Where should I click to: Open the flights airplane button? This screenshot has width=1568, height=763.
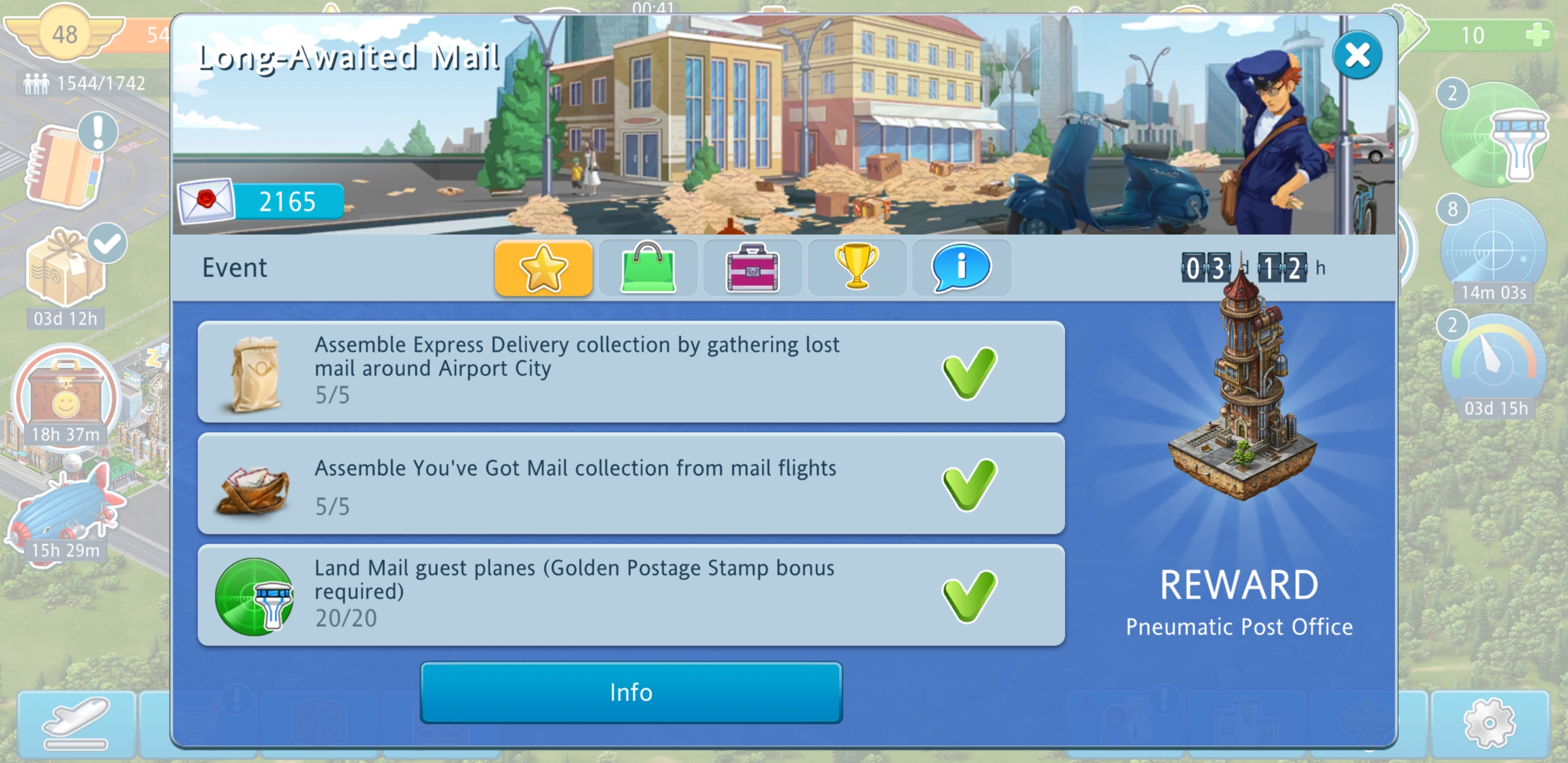76,724
